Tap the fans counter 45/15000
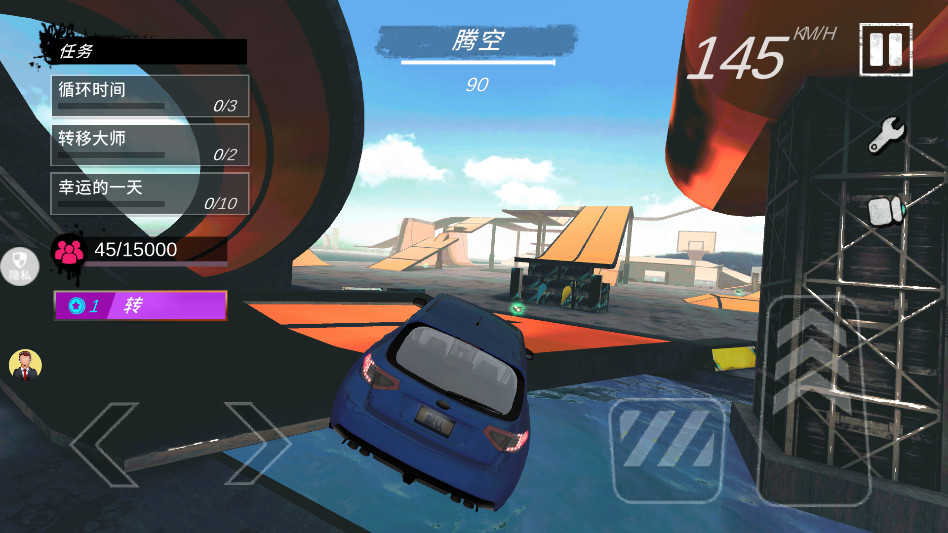The height and width of the screenshot is (533, 948). (138, 250)
